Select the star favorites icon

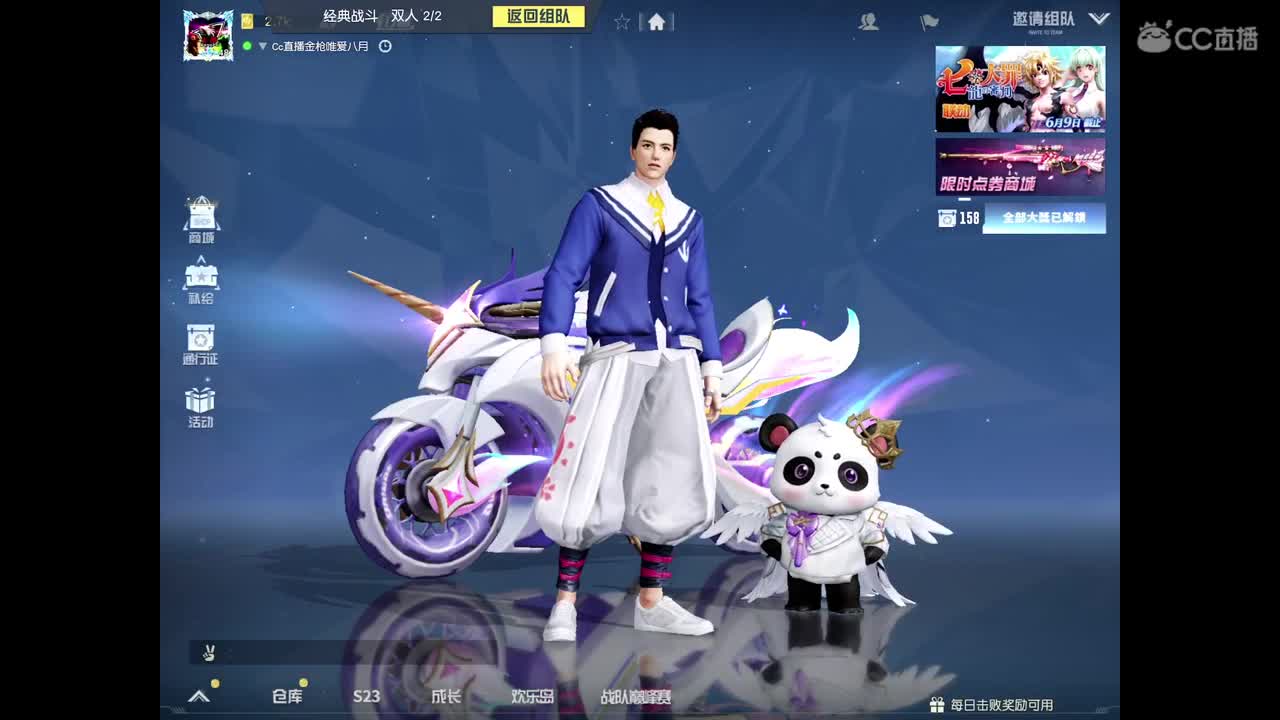[621, 19]
